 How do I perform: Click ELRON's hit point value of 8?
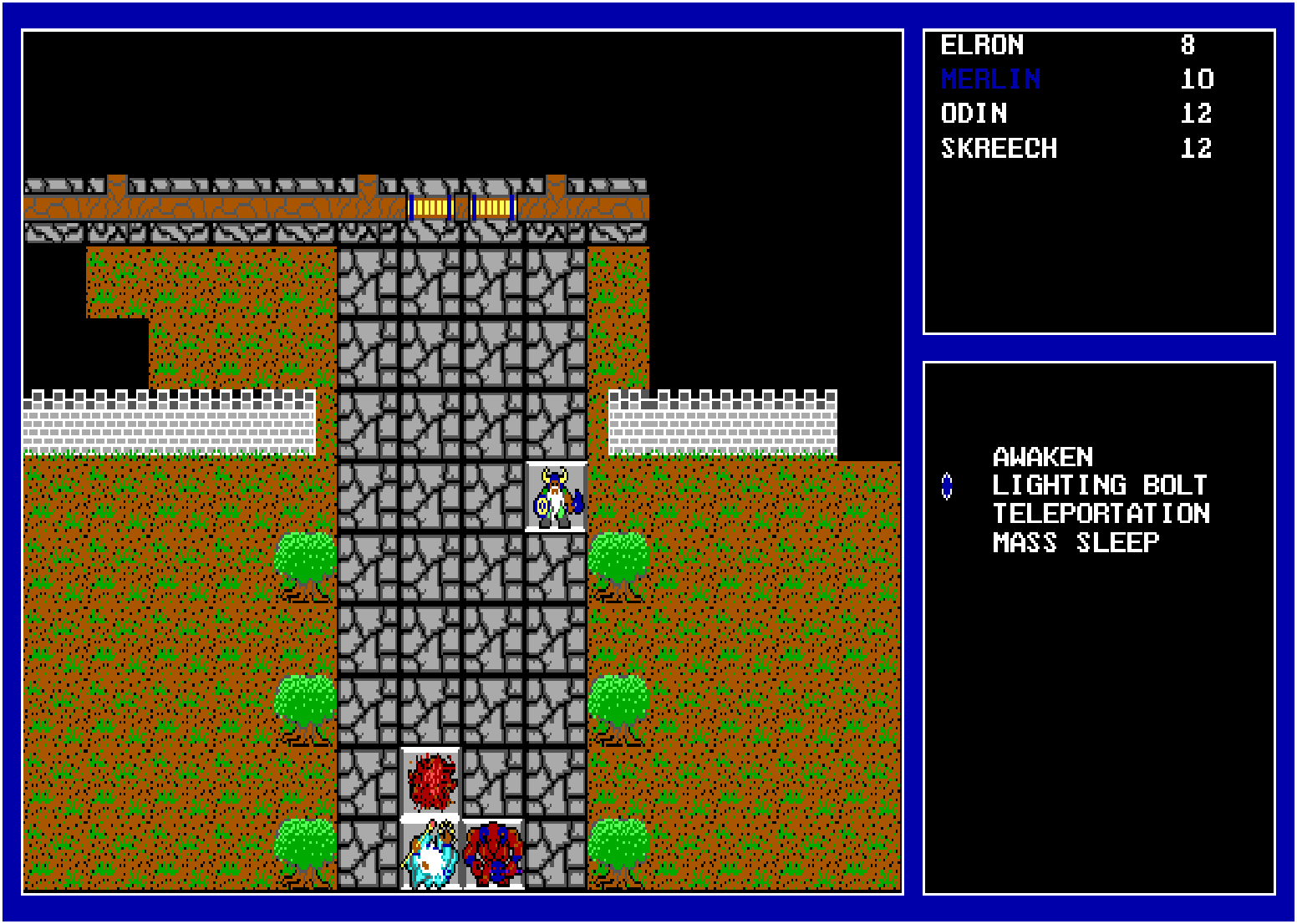(1193, 45)
